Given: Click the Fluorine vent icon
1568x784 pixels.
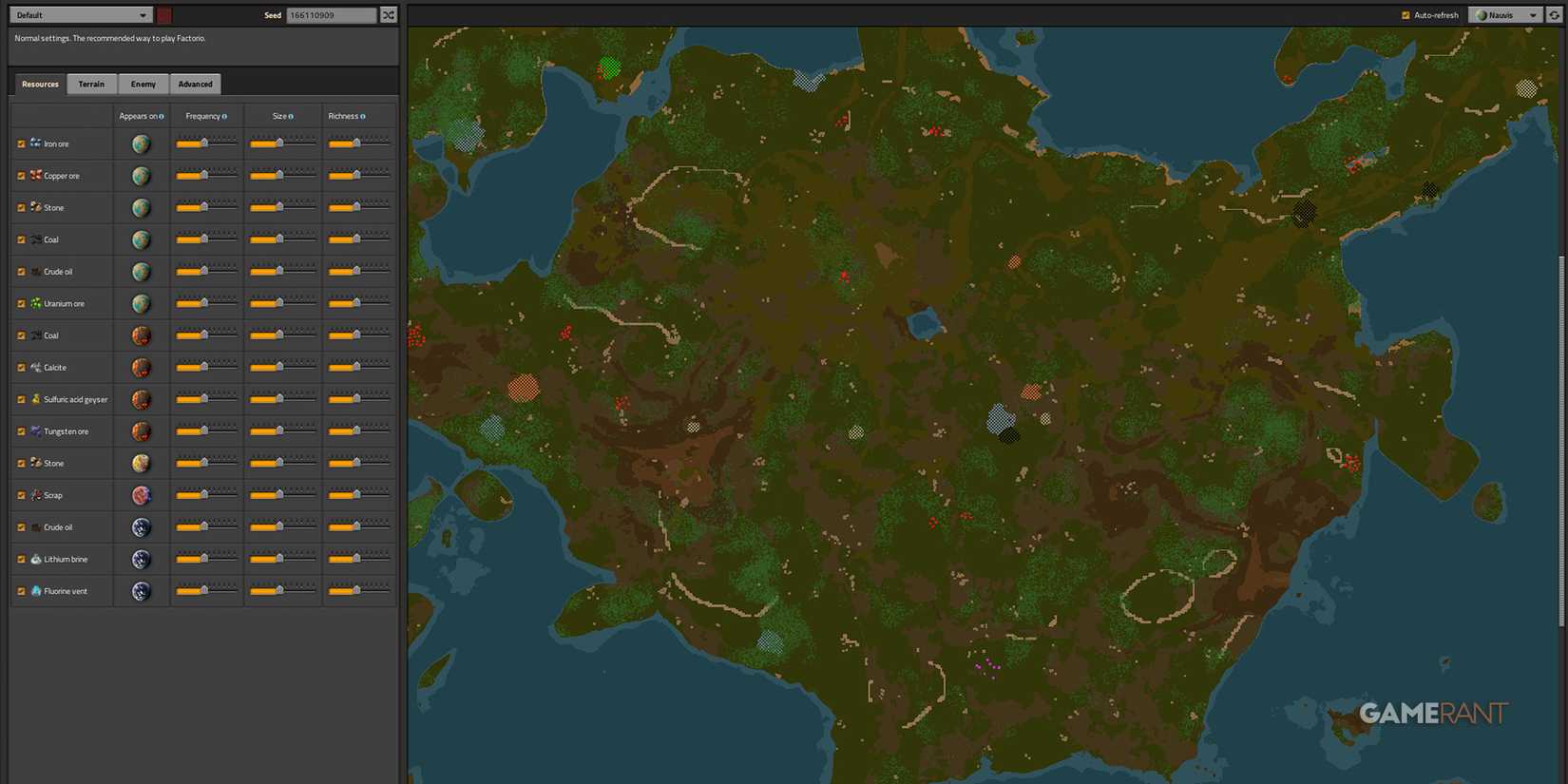Looking at the screenshot, I should 36,590.
